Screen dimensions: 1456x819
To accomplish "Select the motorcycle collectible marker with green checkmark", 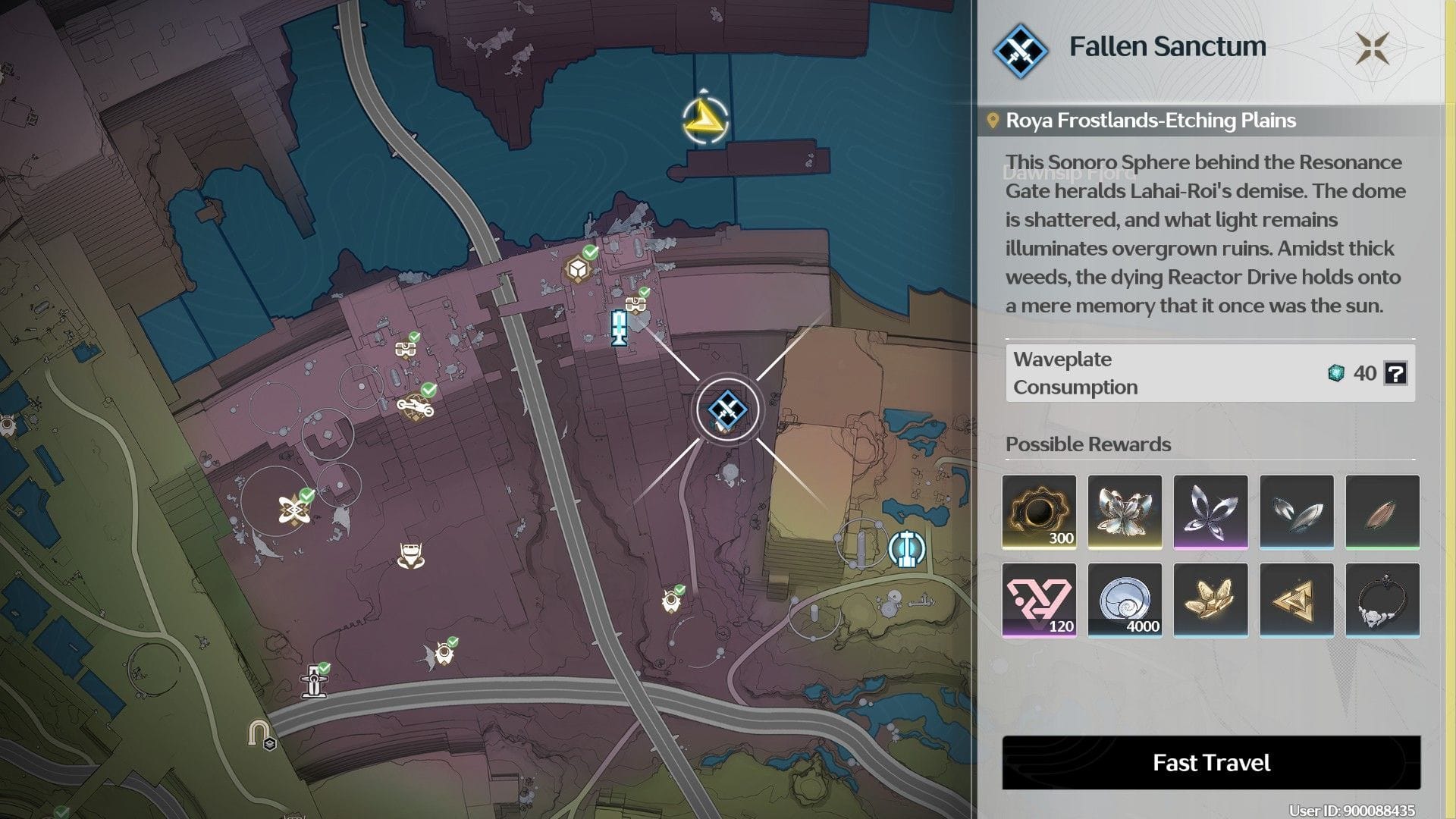I will [x=413, y=406].
